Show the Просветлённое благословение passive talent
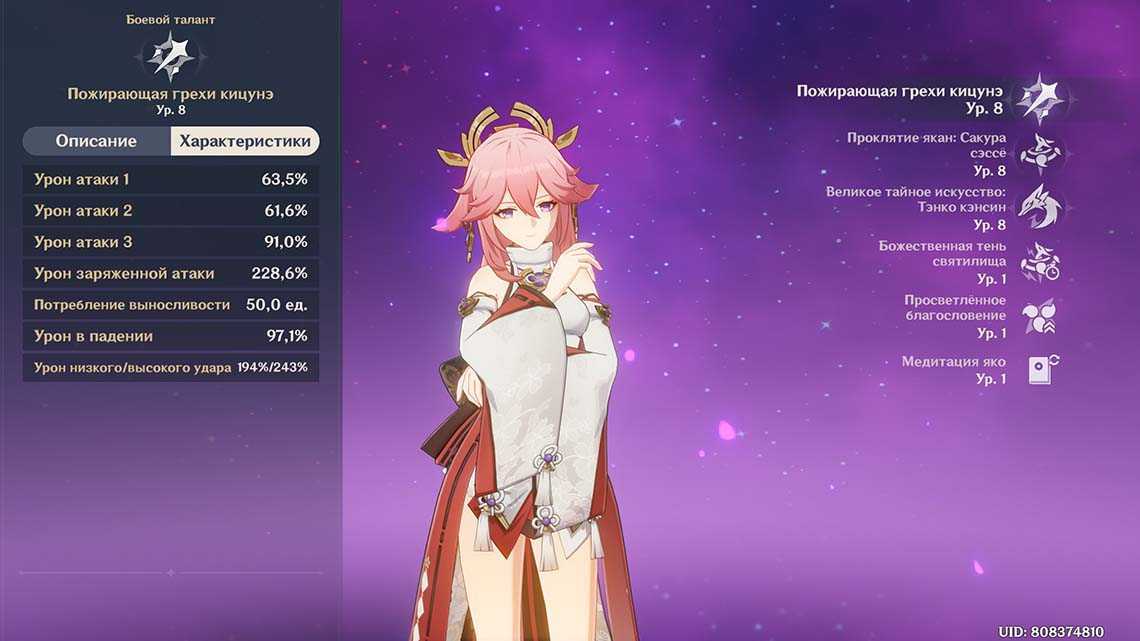This screenshot has height=641, width=1140. 1040,316
